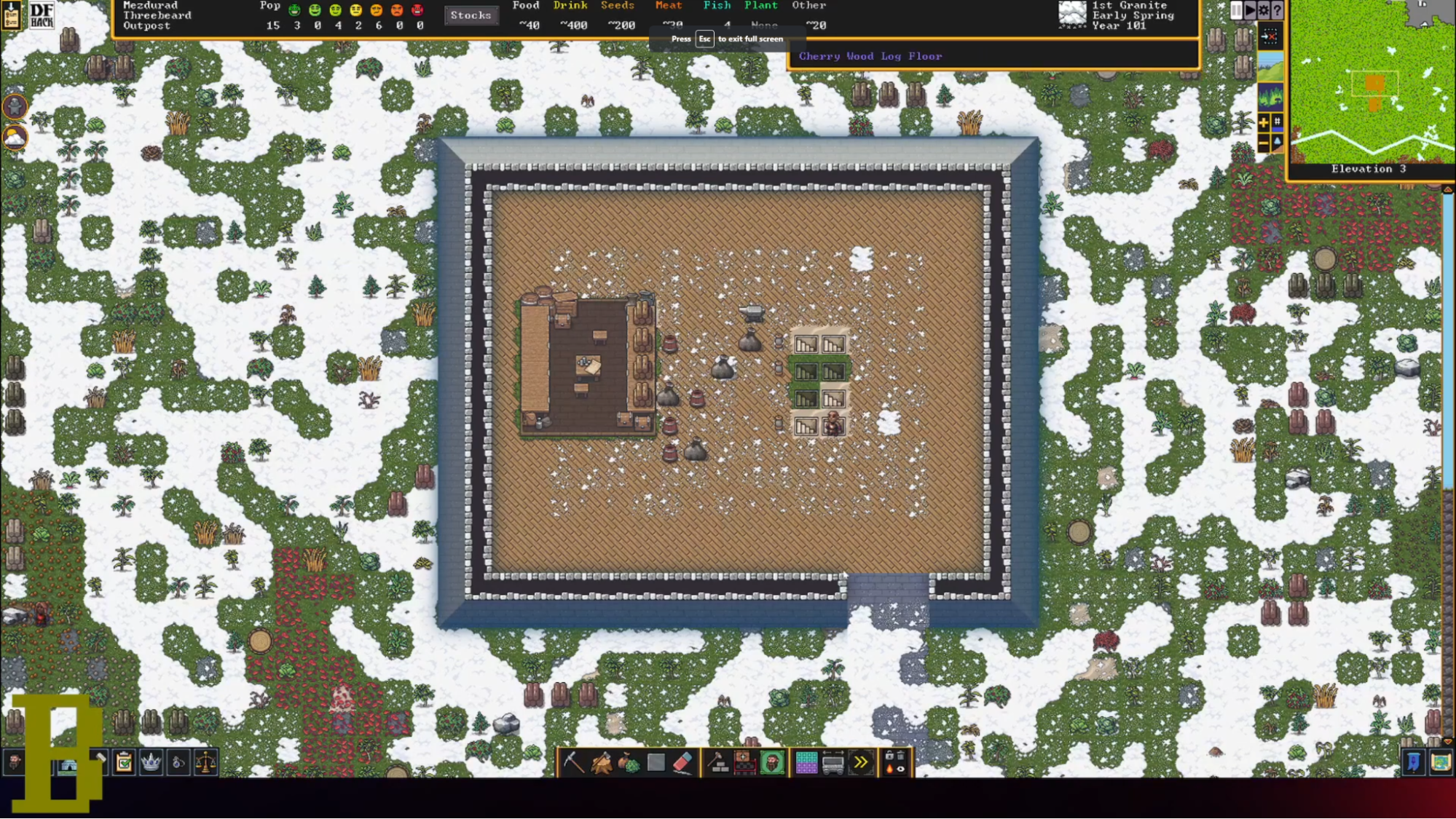Activate the eraser tool
The height and width of the screenshot is (819, 1456).
pyautogui.click(x=682, y=762)
